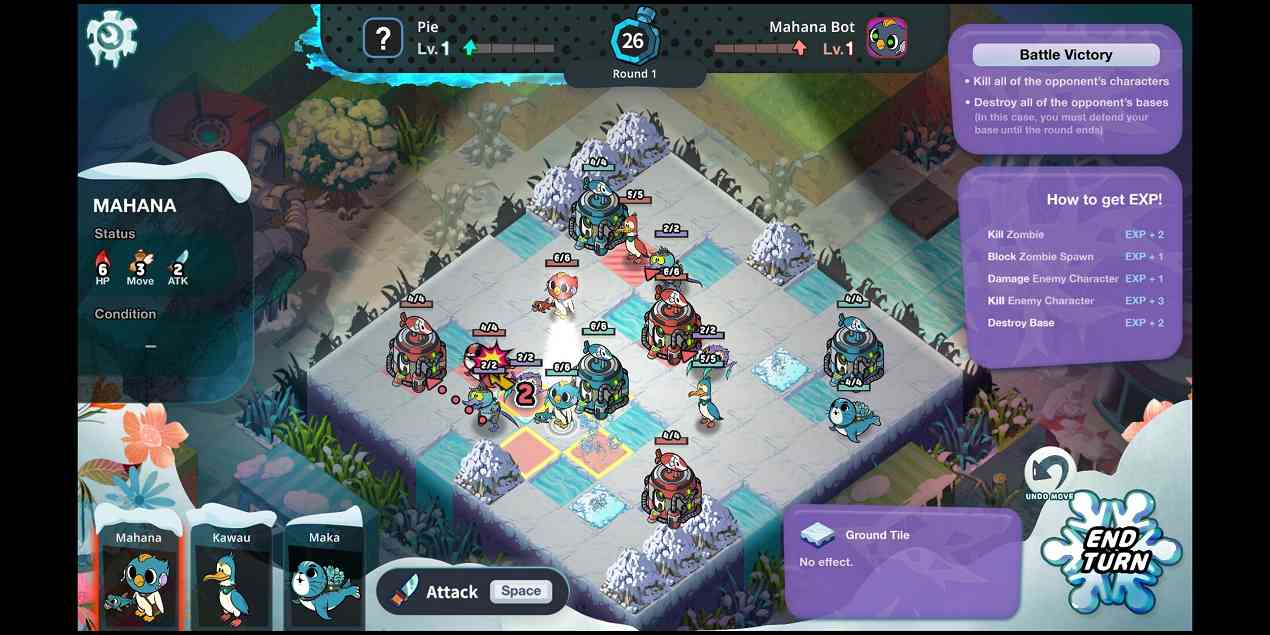The height and width of the screenshot is (635, 1270).
Task: Select the Mahana character card
Action: point(138,577)
